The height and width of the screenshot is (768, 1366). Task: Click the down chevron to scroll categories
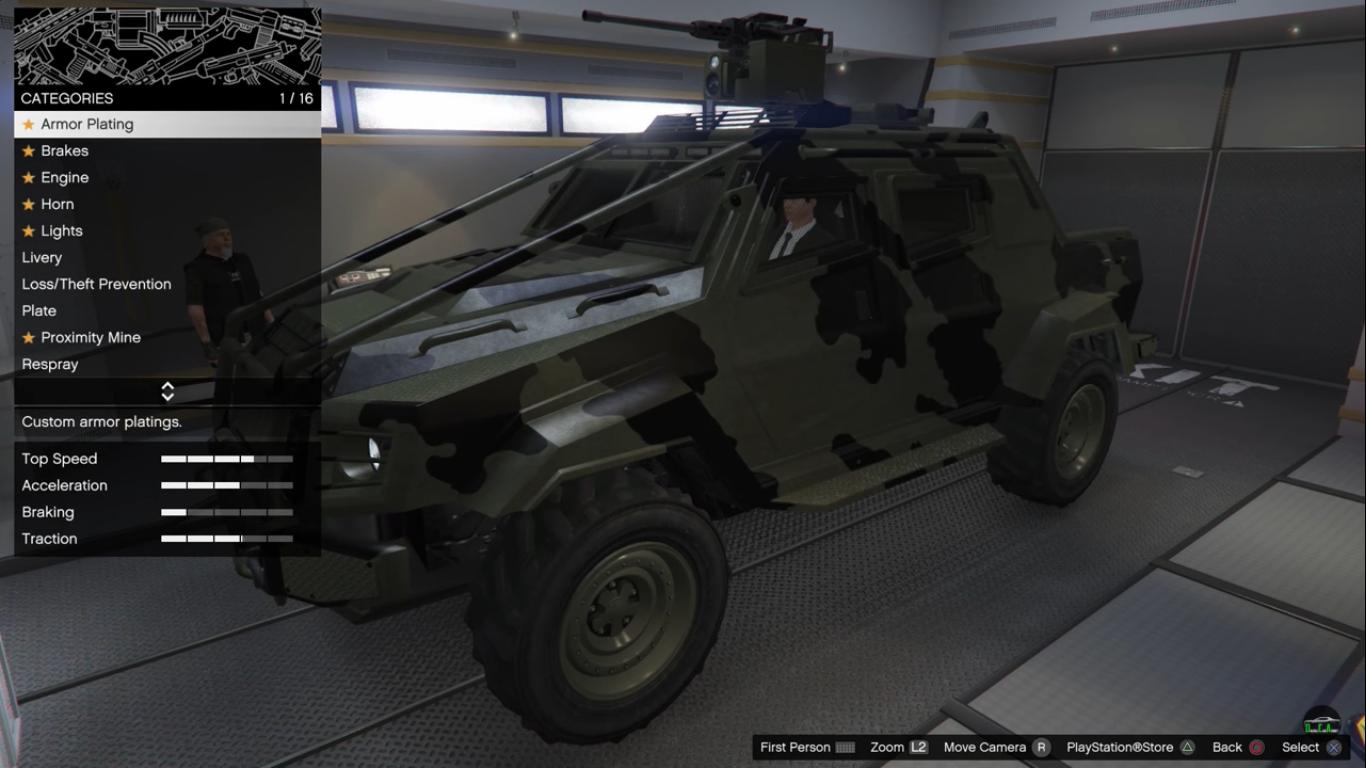point(167,396)
